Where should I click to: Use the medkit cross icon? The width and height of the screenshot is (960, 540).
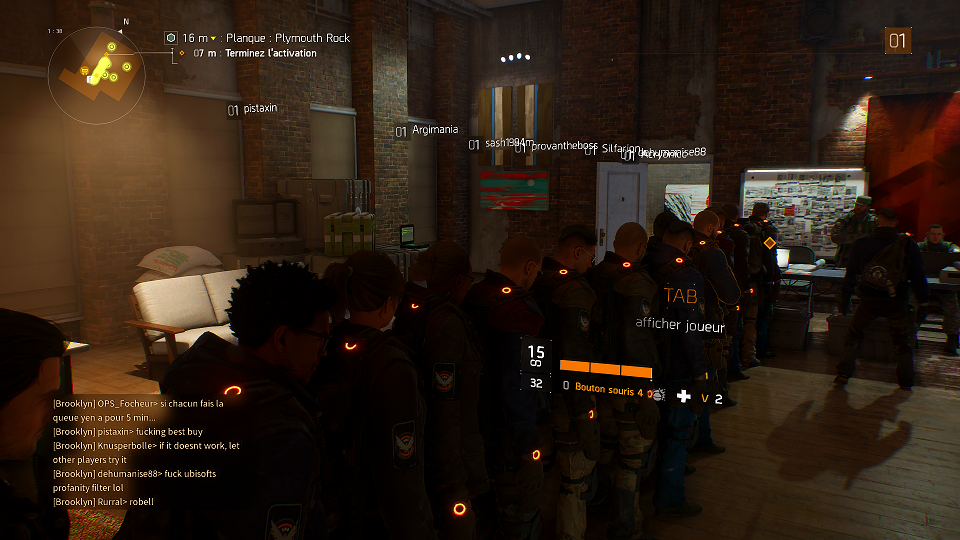point(684,397)
